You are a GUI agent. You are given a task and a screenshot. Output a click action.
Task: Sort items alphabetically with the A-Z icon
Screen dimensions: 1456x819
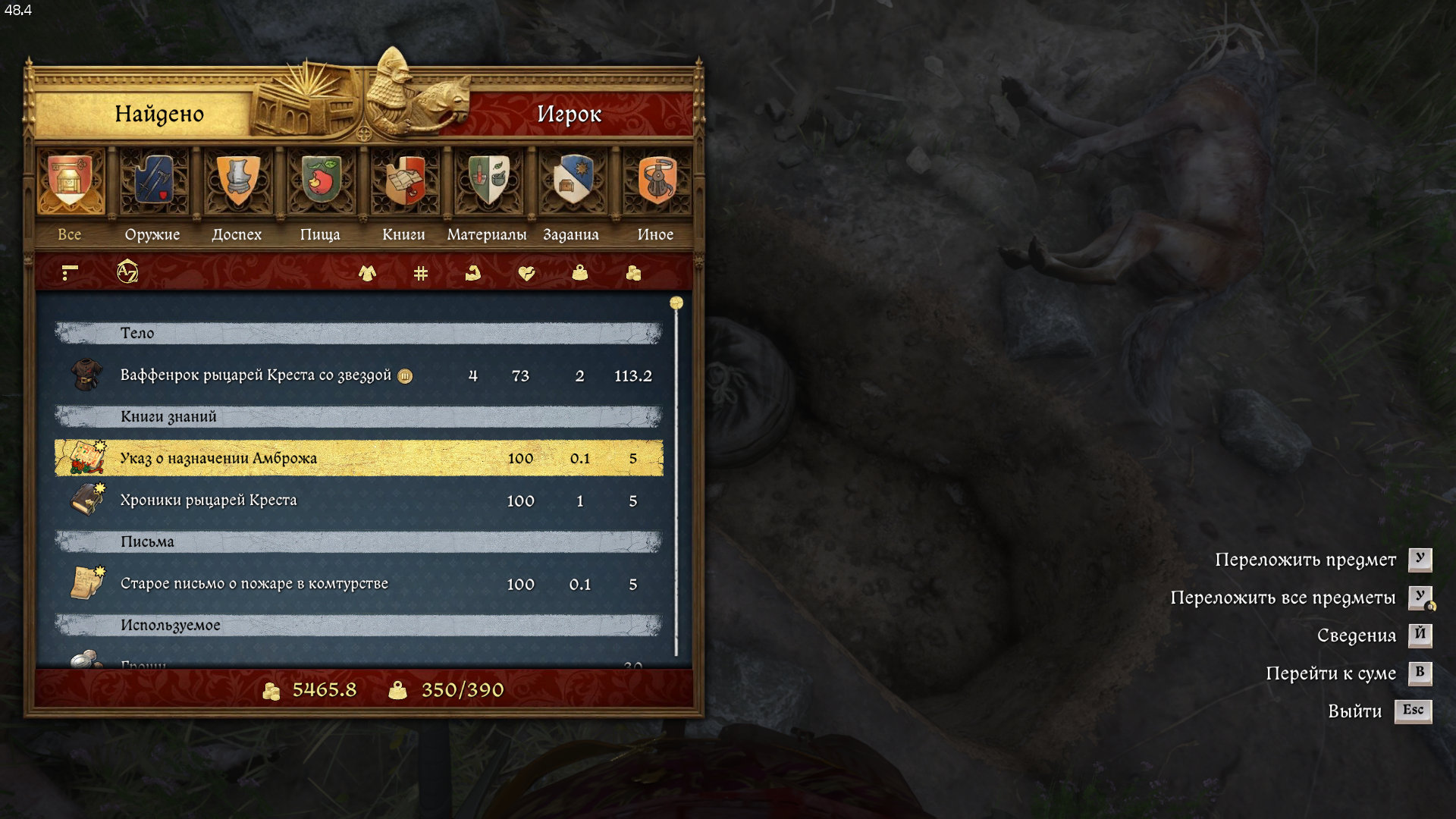point(127,271)
